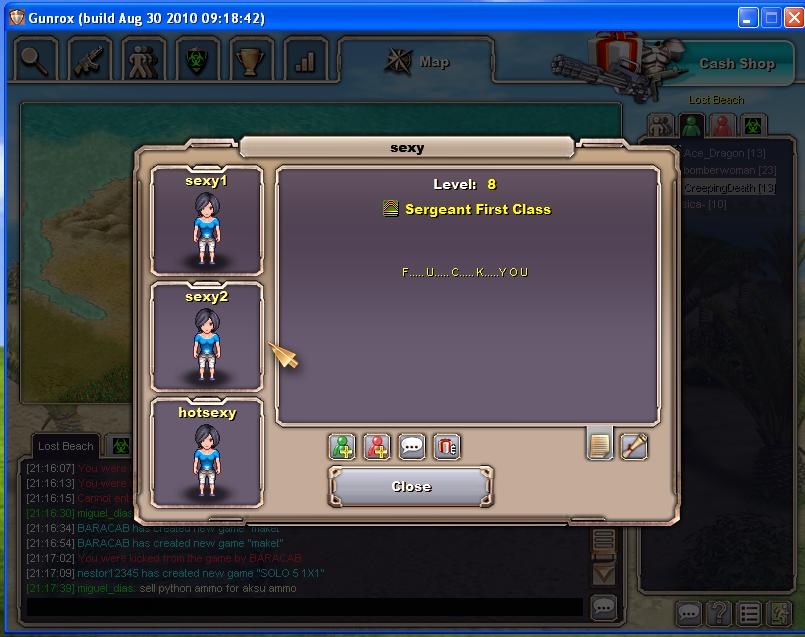This screenshot has height=637, width=805.
Task: Click the pencil edit profile tab
Action: point(634,445)
